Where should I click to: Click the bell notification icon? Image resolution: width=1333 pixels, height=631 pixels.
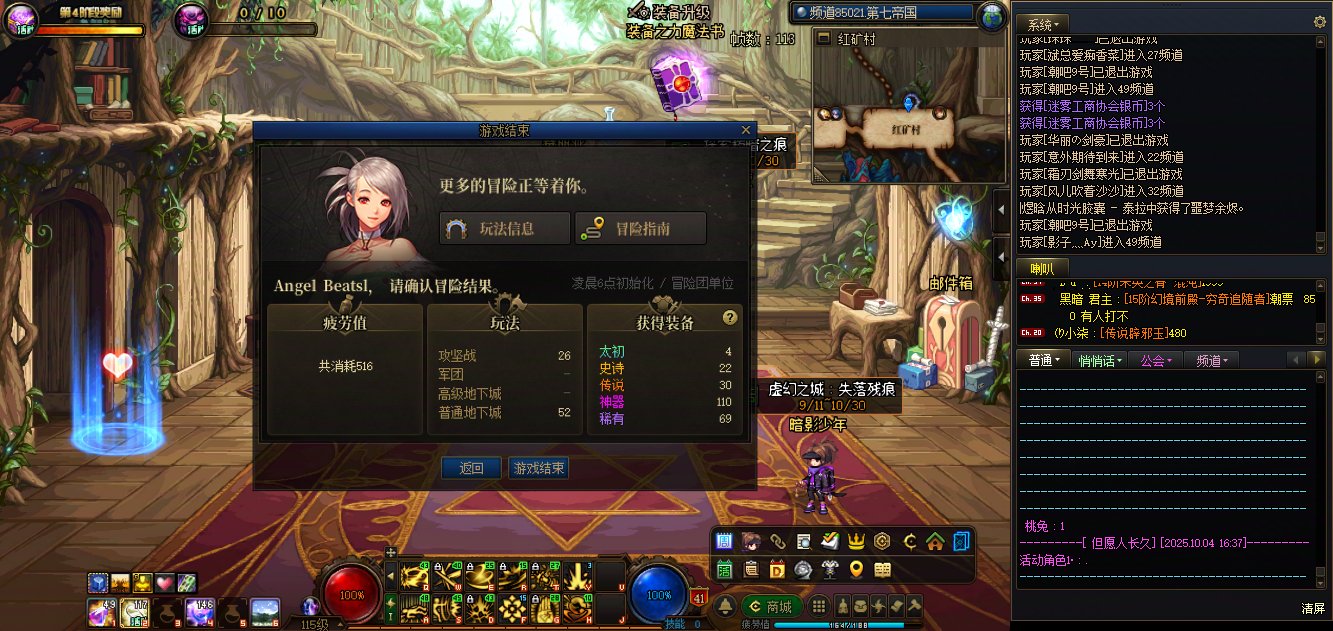(725, 607)
